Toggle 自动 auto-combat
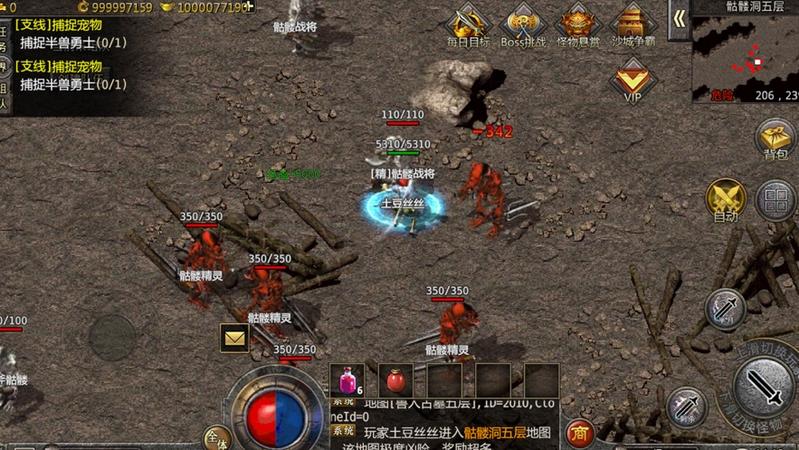 click(x=725, y=198)
